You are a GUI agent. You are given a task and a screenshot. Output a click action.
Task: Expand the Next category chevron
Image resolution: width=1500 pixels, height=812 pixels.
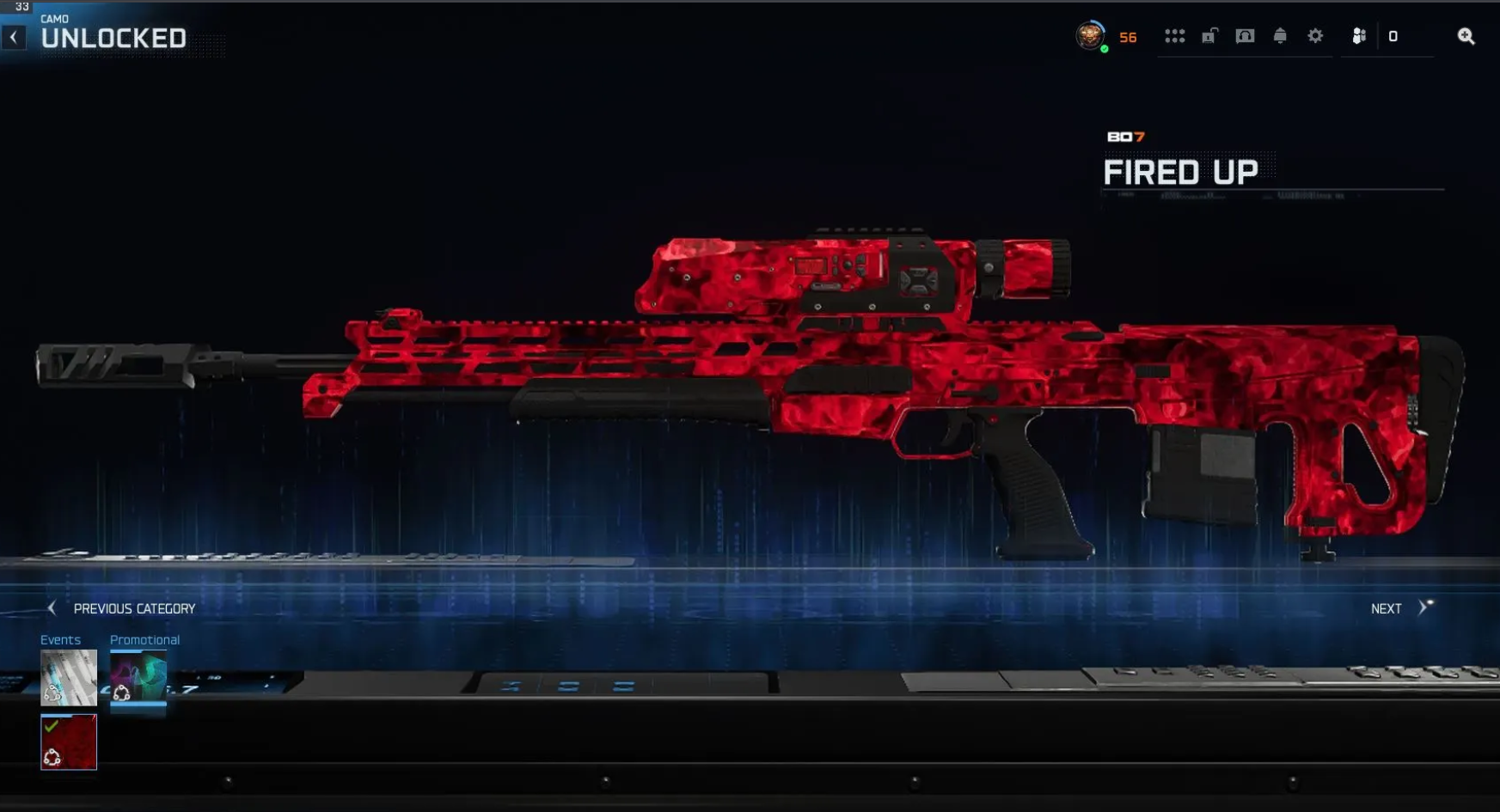[1423, 608]
